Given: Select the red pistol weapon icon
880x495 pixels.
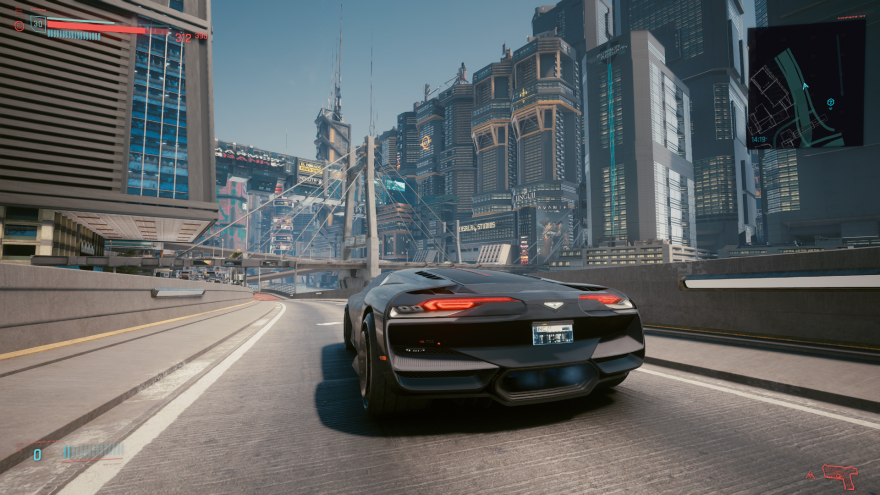Looking at the screenshot, I should coord(841,477).
